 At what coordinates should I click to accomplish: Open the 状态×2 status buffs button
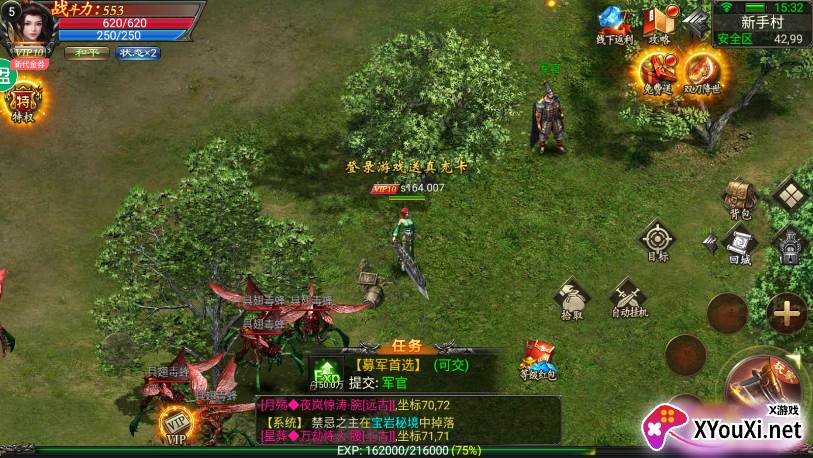point(138,53)
